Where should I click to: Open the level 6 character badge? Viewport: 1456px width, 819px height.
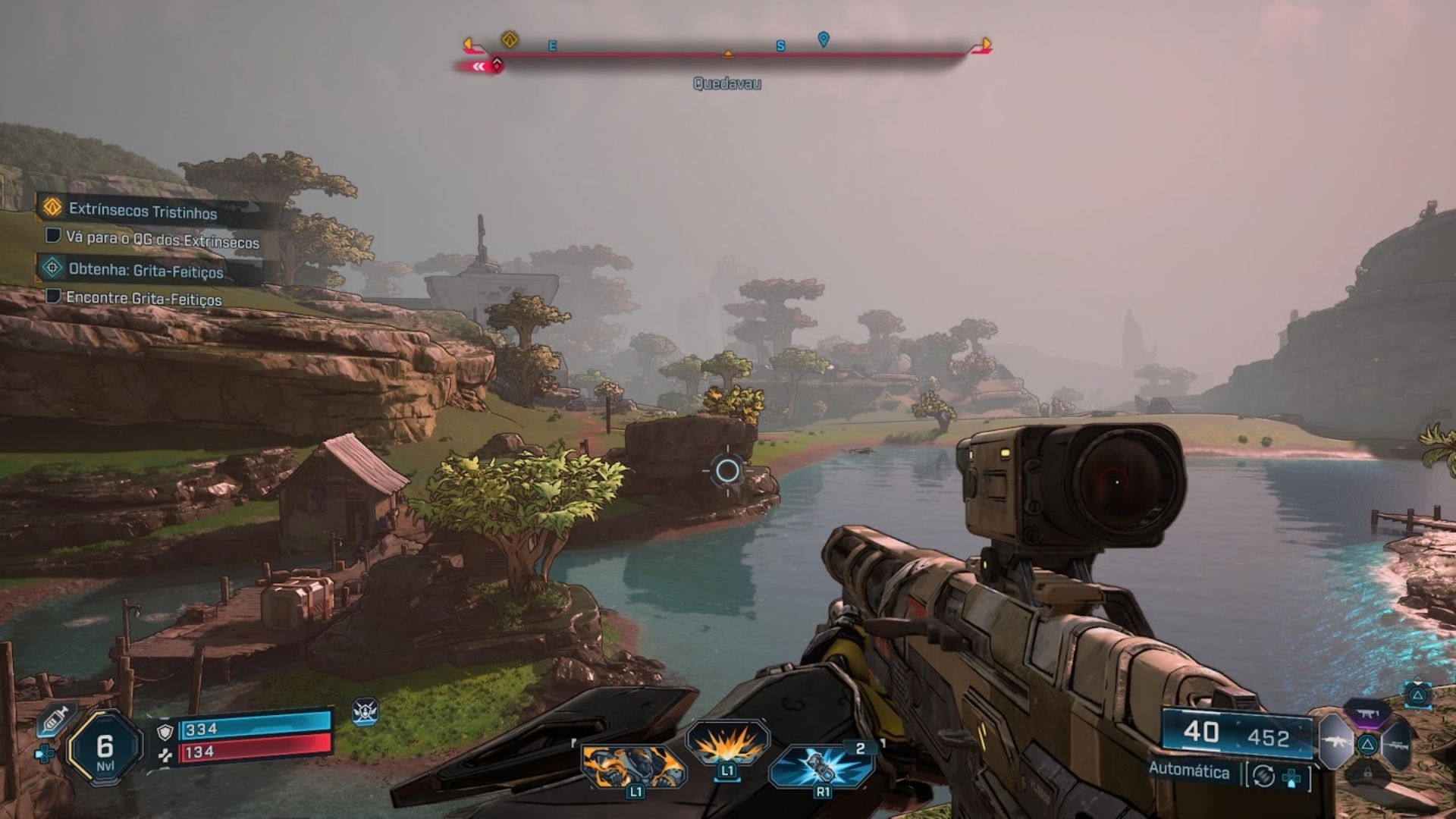[x=105, y=748]
